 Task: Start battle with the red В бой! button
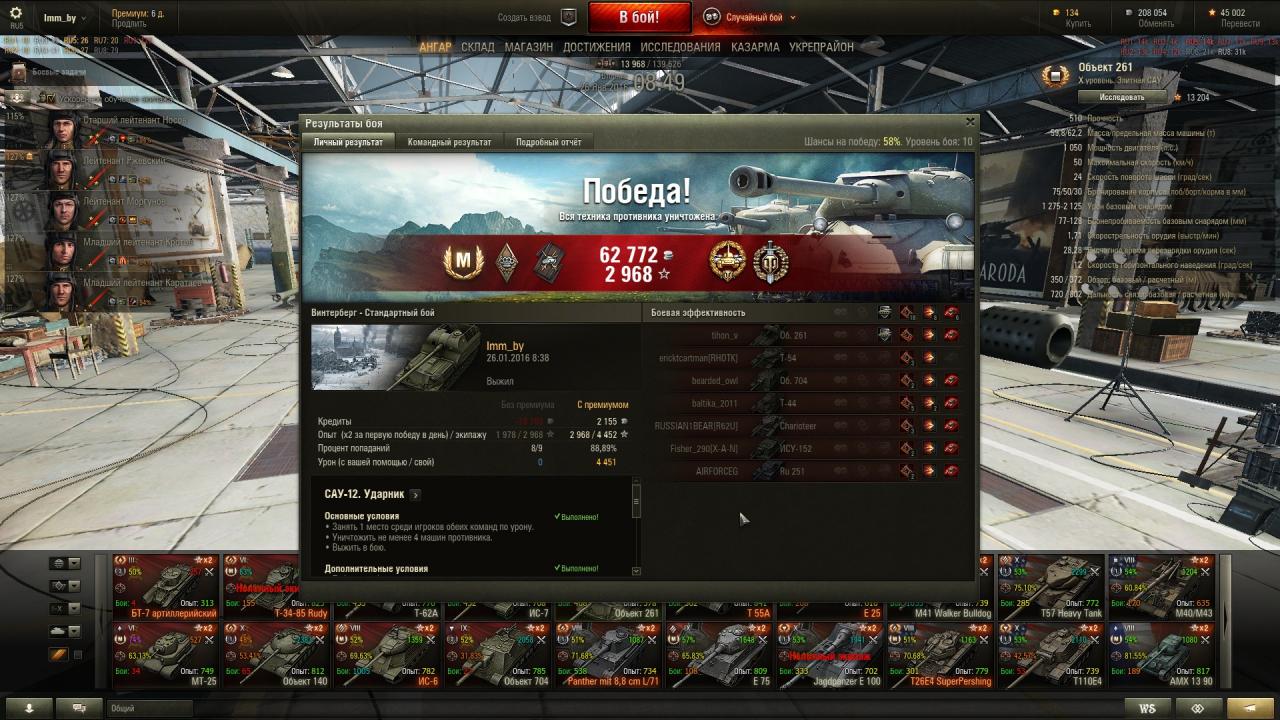[x=638, y=17]
